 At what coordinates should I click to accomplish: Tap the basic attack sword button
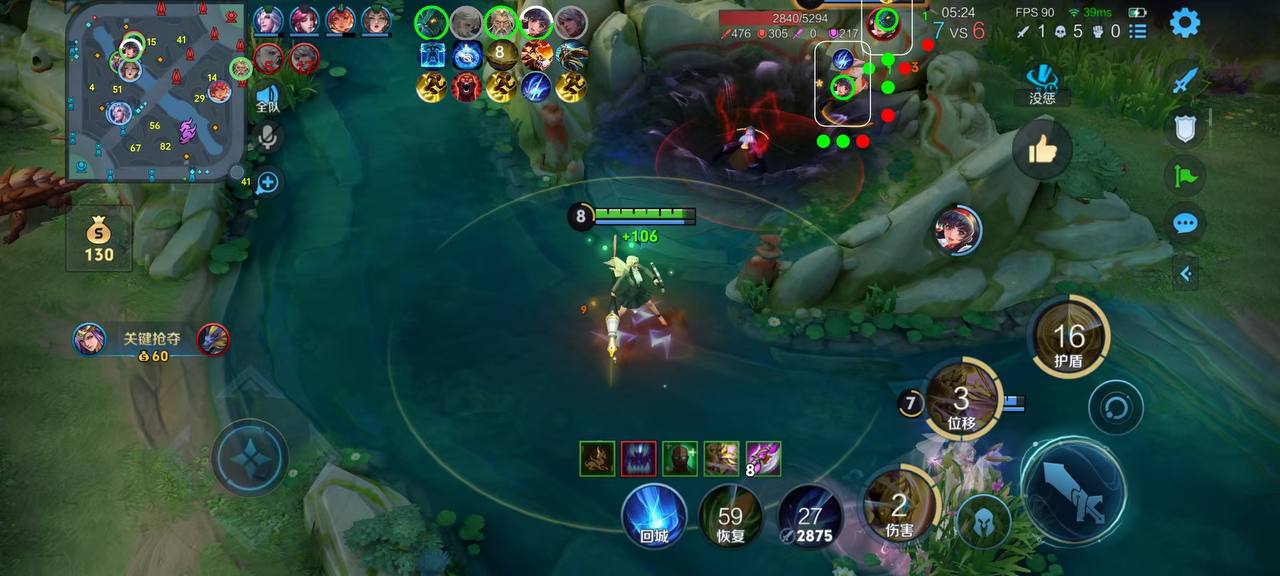tap(1073, 490)
